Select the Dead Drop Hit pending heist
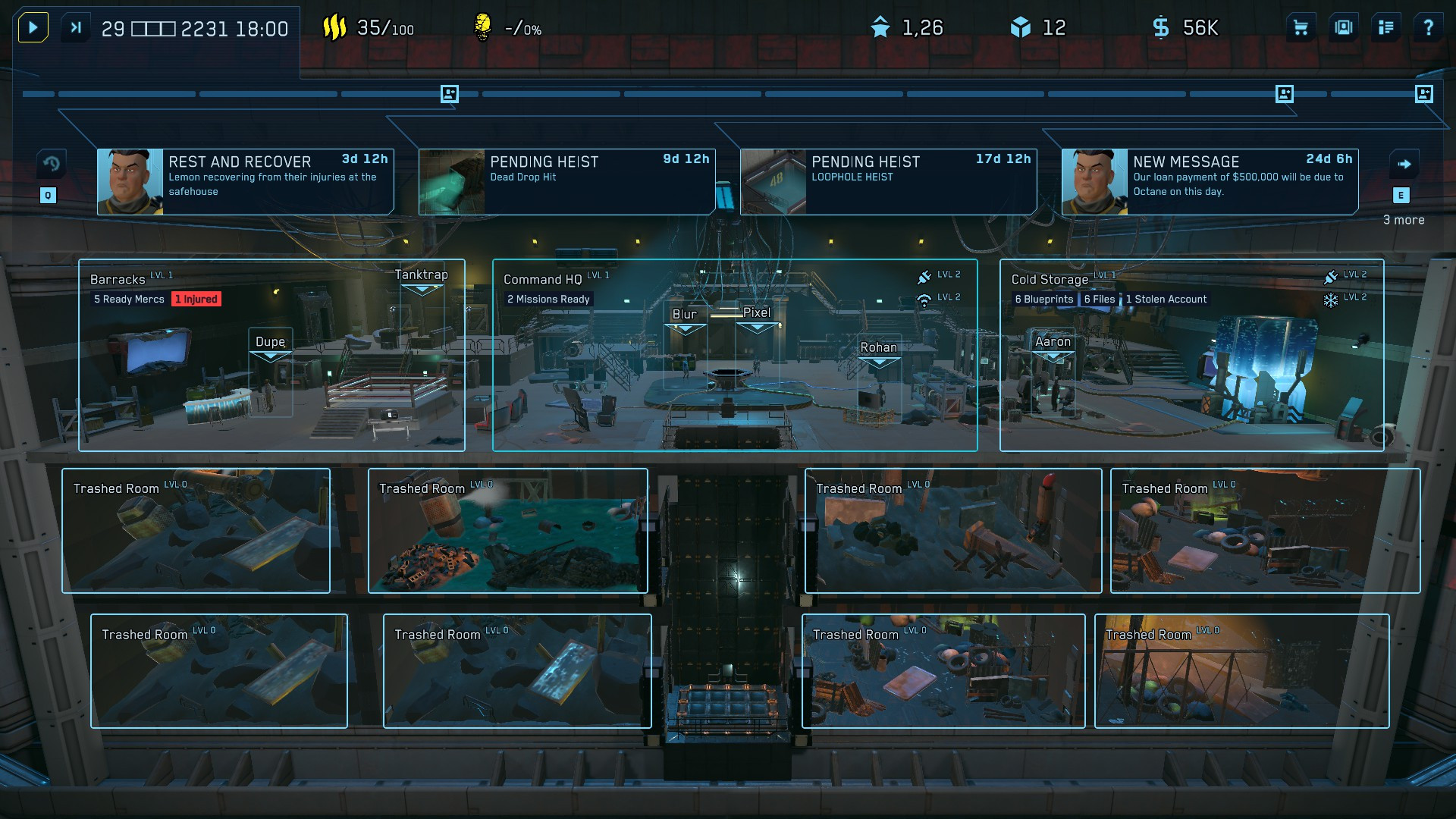The height and width of the screenshot is (819, 1456). (566, 182)
